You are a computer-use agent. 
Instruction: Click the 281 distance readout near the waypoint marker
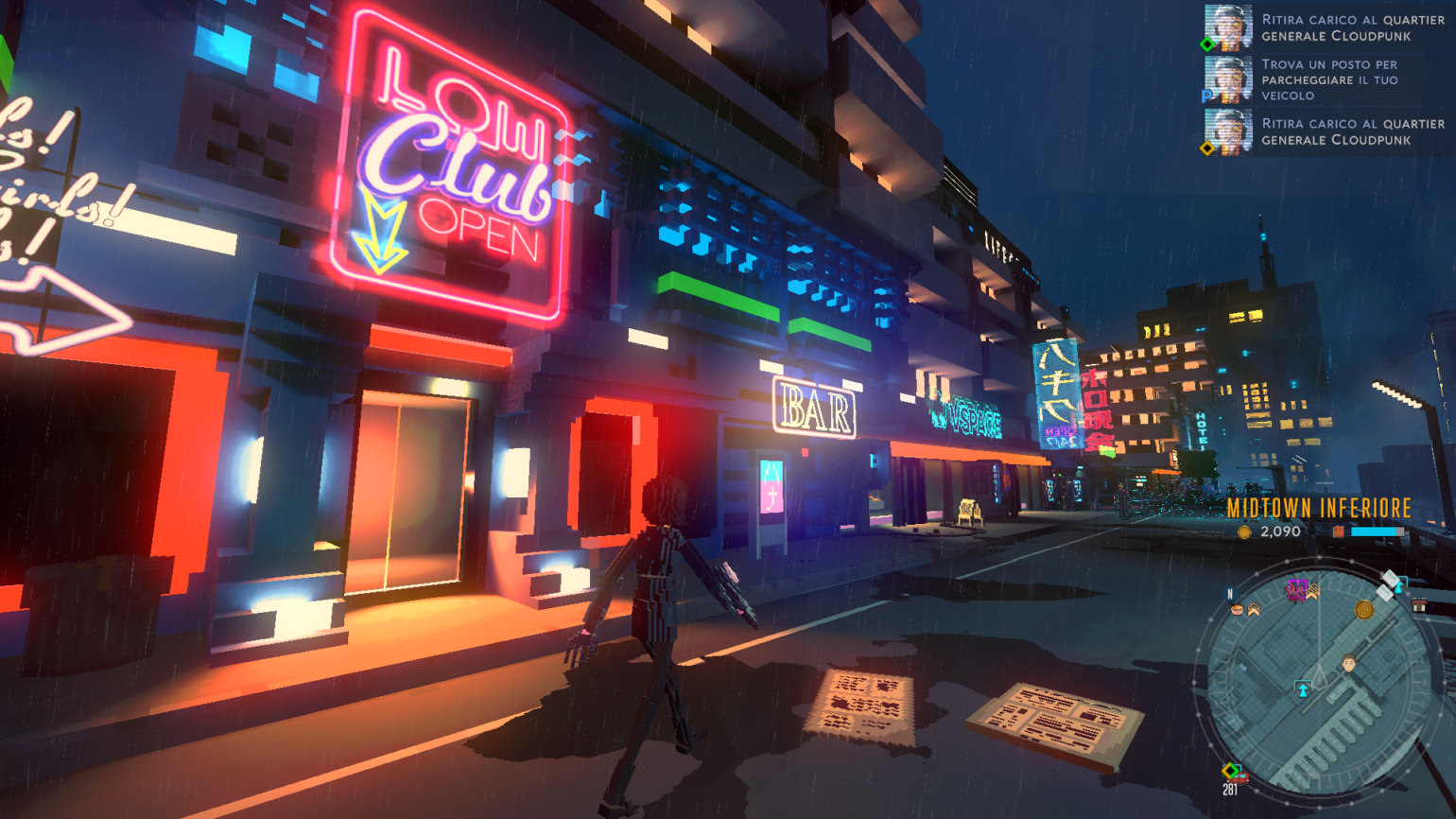pyautogui.click(x=1229, y=788)
